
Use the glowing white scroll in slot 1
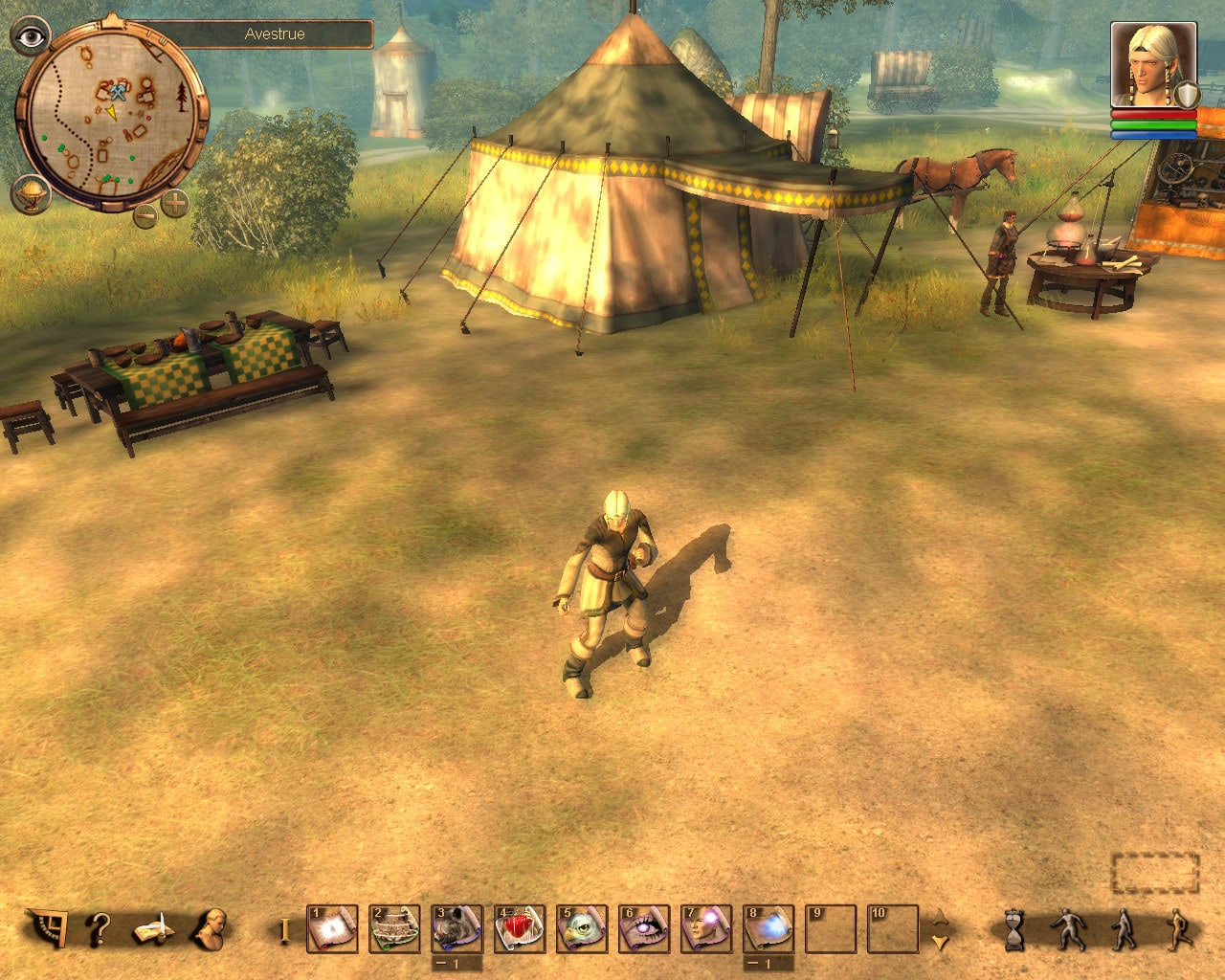tap(332, 929)
